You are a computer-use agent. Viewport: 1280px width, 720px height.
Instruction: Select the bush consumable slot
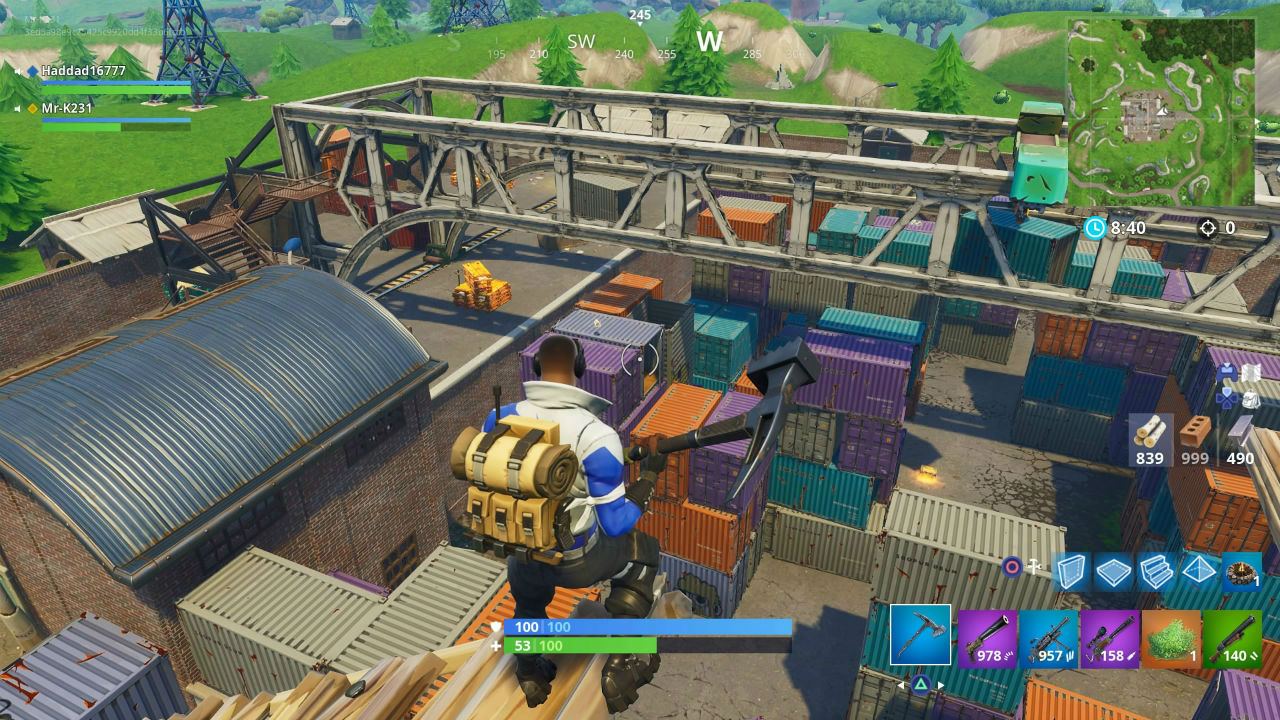[1171, 638]
